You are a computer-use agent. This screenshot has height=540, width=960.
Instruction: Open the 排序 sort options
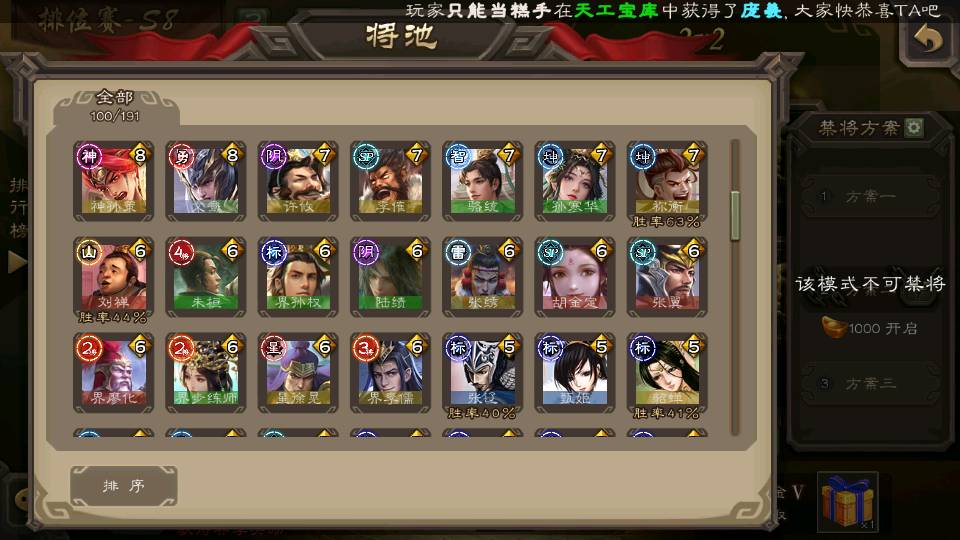pos(124,486)
